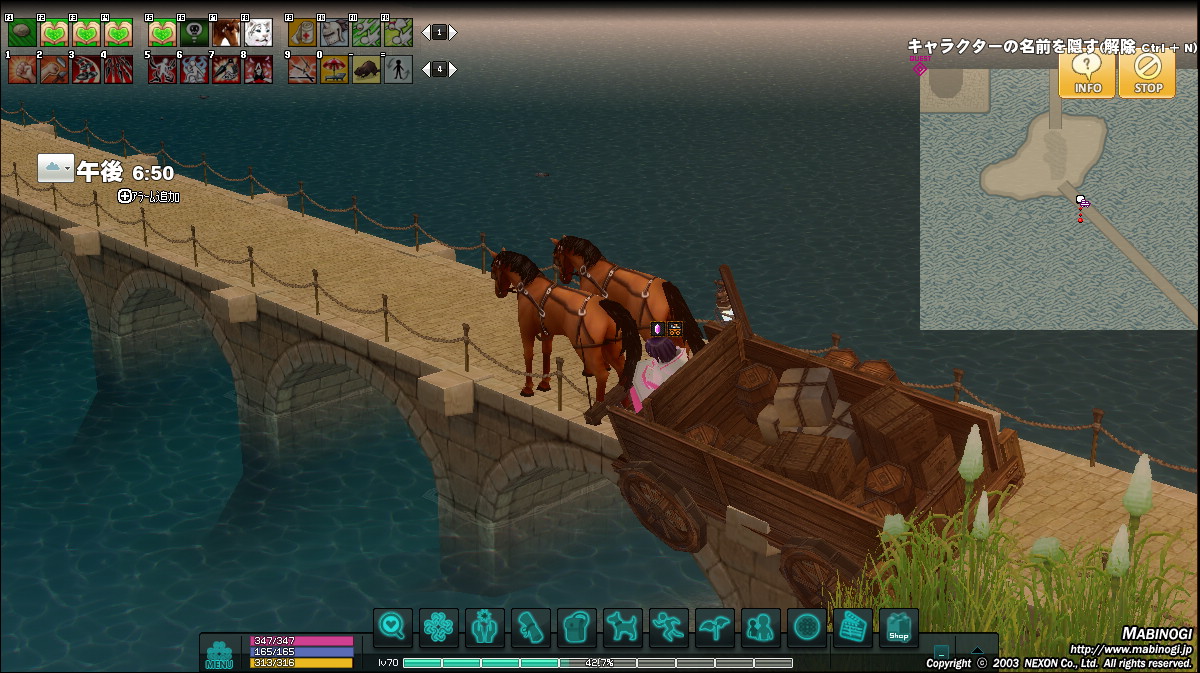
Task: Activate the skull skill in F6 slot
Action: point(194,33)
